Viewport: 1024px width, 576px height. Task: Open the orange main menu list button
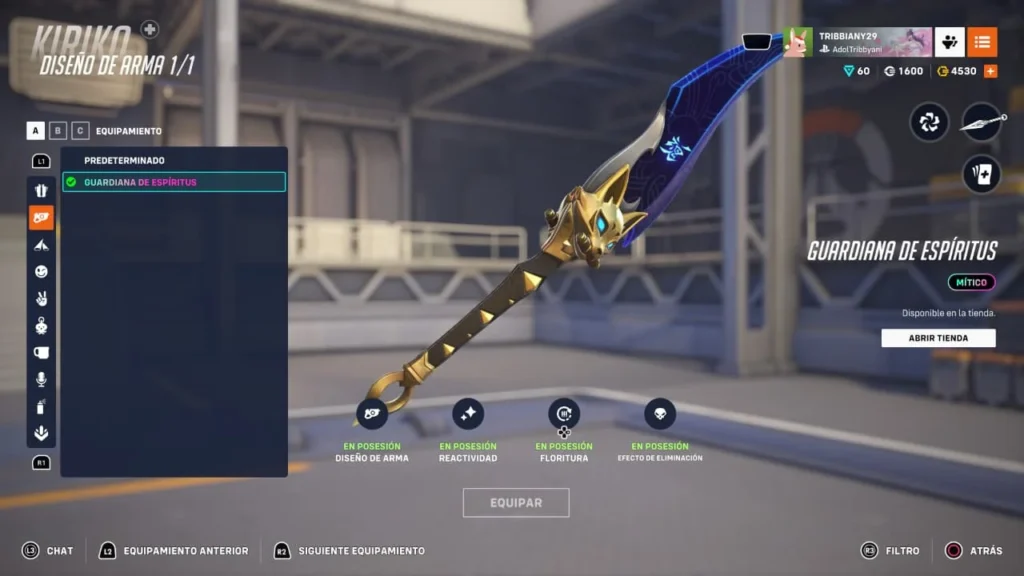[982, 42]
